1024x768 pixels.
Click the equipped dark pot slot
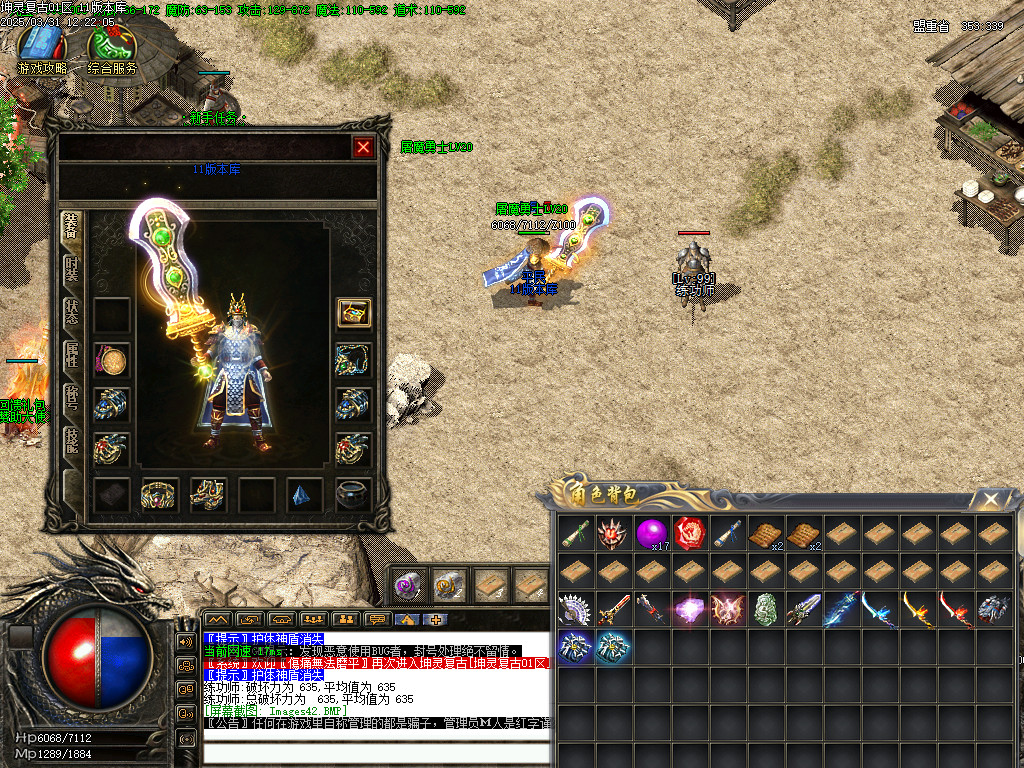[x=353, y=494]
